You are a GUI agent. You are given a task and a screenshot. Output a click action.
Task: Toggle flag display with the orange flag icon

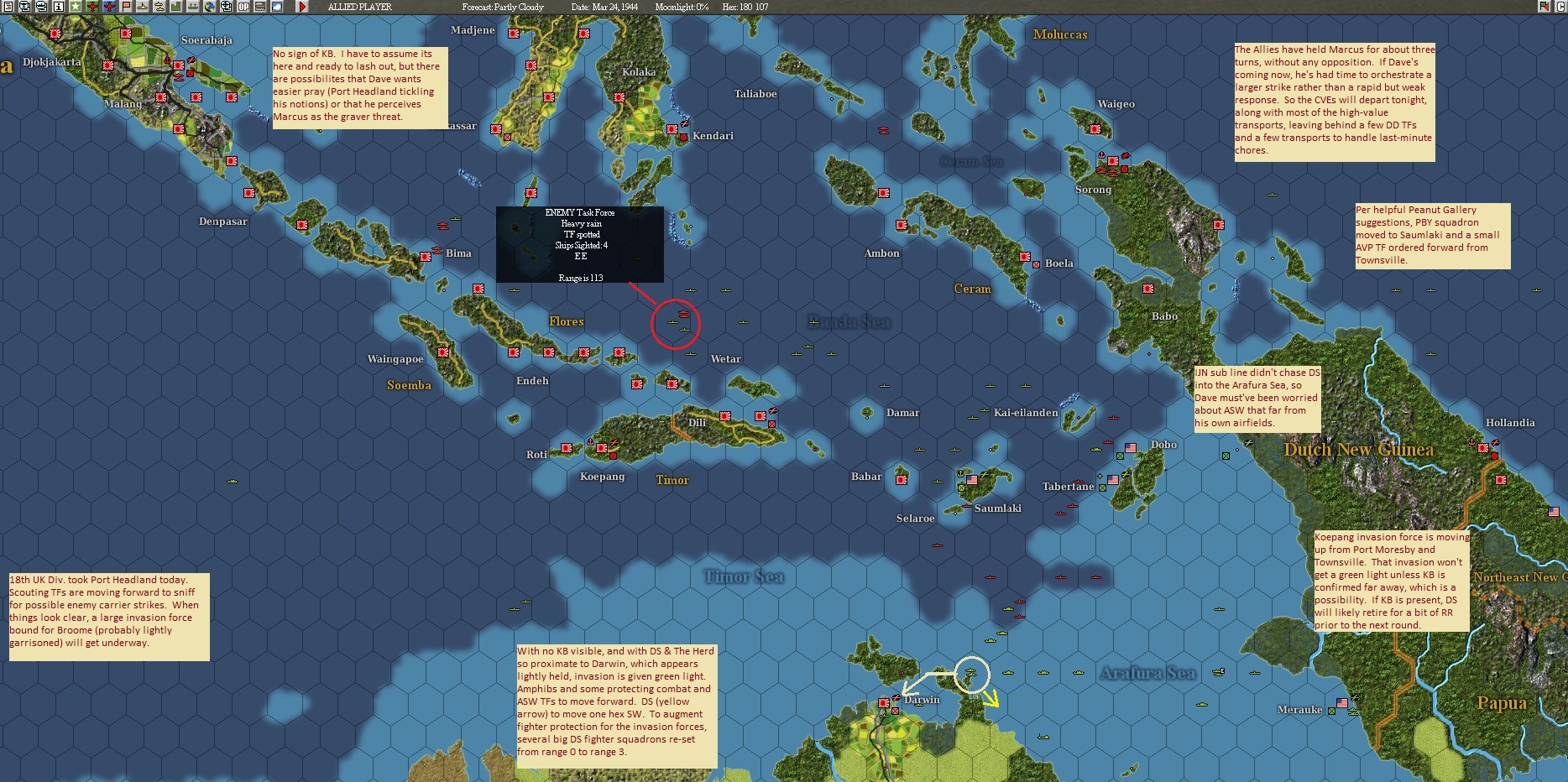point(126,8)
